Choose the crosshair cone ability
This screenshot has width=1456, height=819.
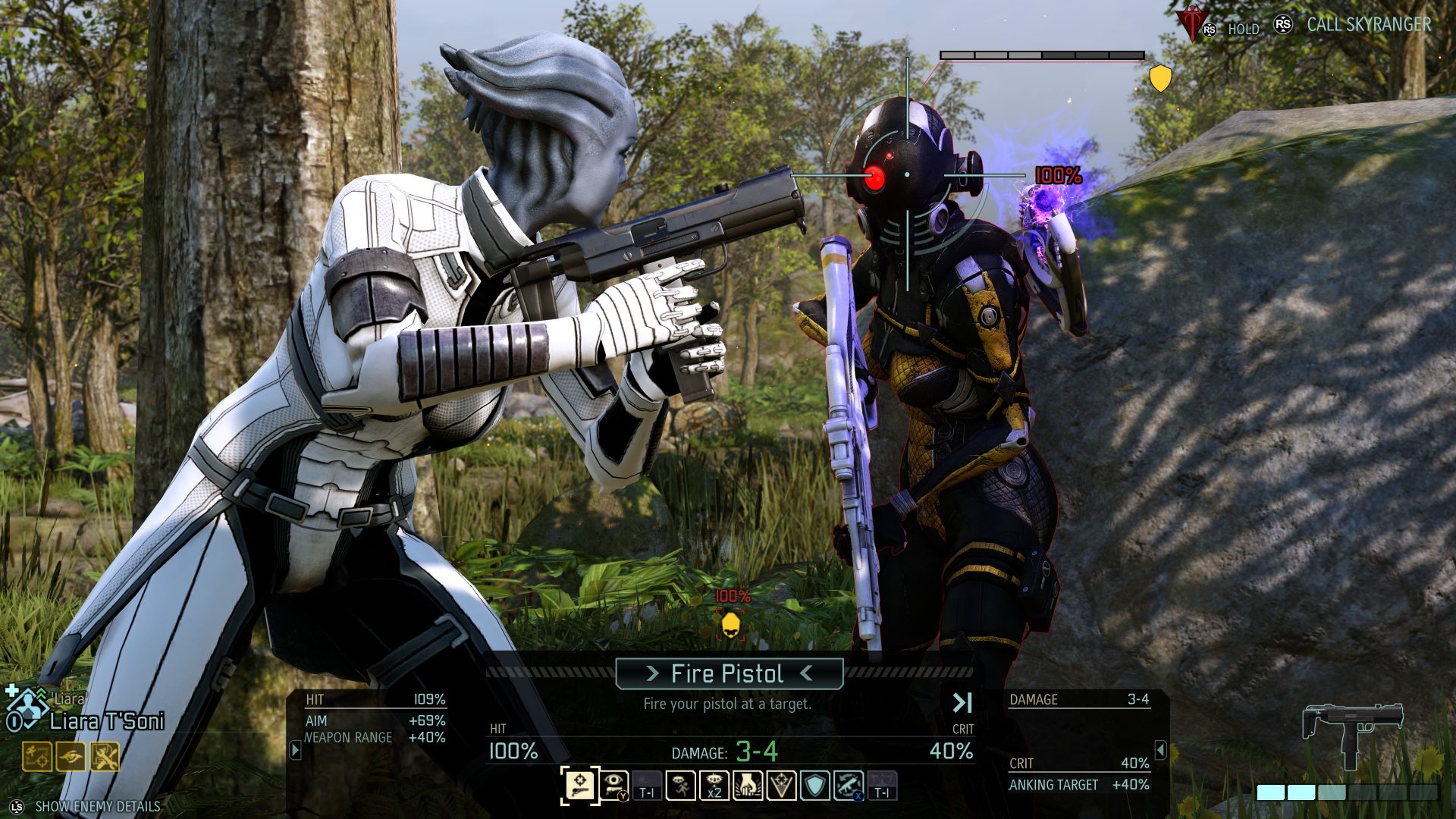tap(781, 785)
